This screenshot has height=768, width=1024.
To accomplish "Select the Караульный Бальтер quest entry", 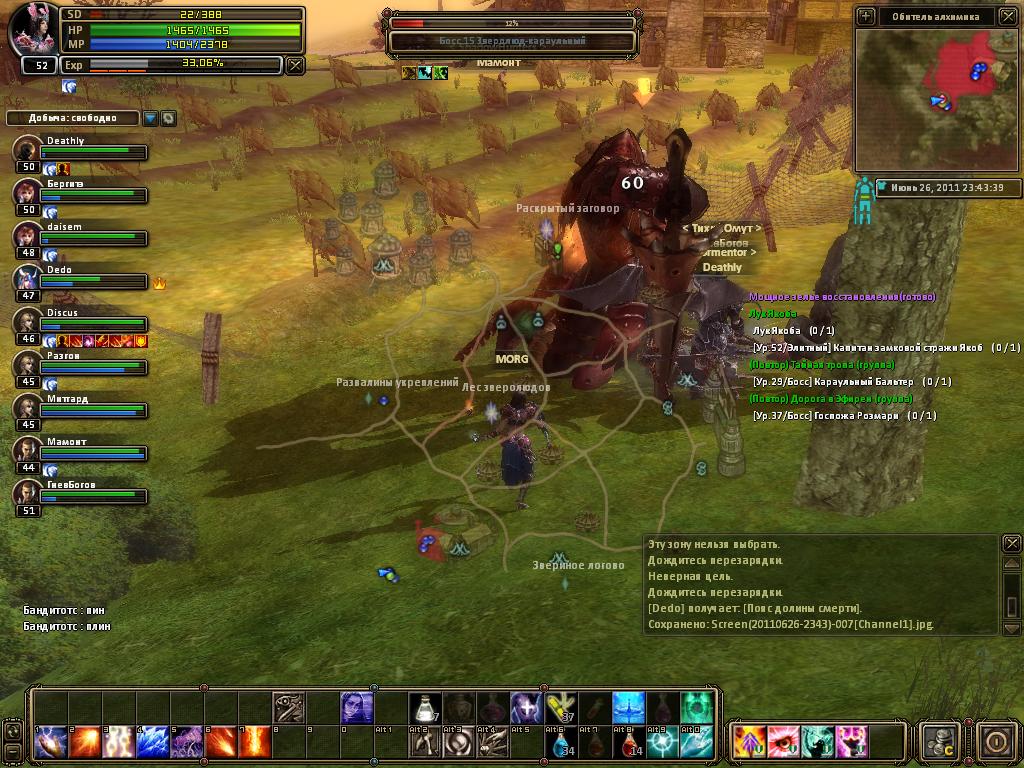I will pos(850,382).
